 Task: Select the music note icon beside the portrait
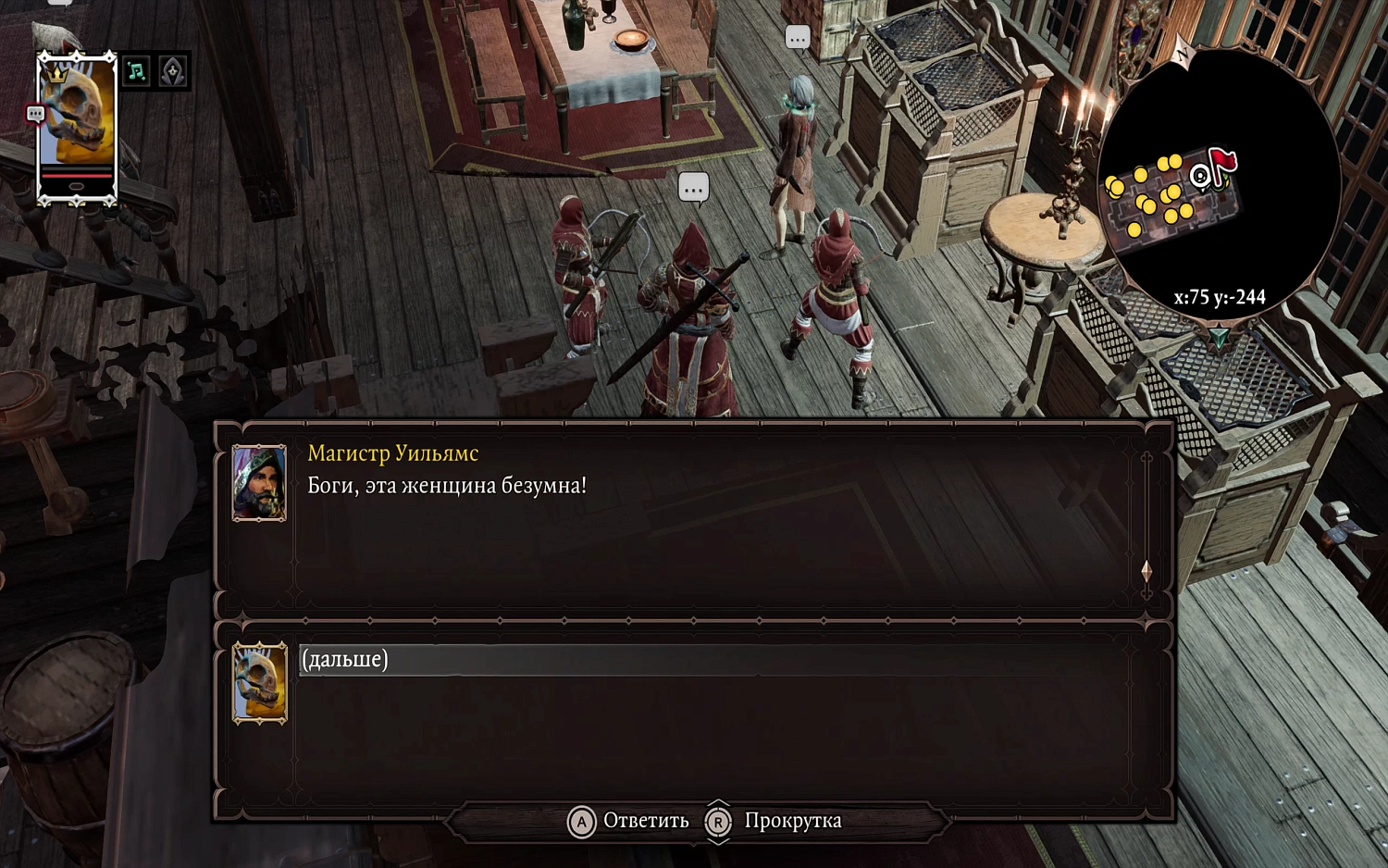tap(137, 70)
